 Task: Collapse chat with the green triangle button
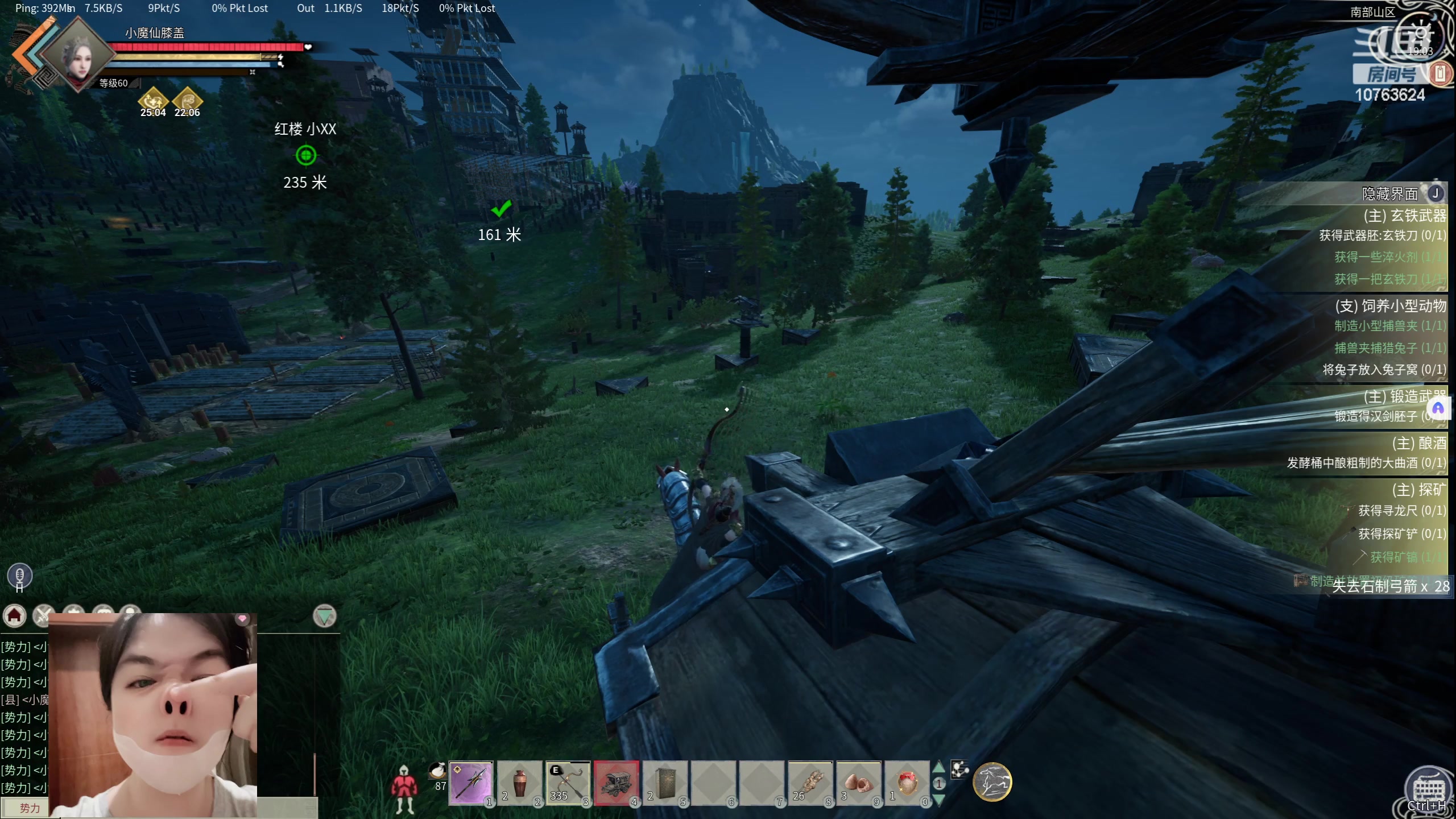click(x=325, y=616)
